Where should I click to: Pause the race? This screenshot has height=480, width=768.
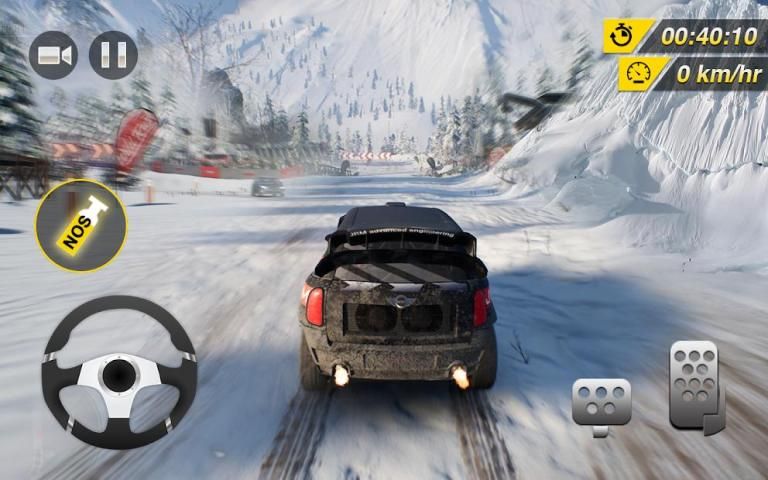tap(113, 56)
